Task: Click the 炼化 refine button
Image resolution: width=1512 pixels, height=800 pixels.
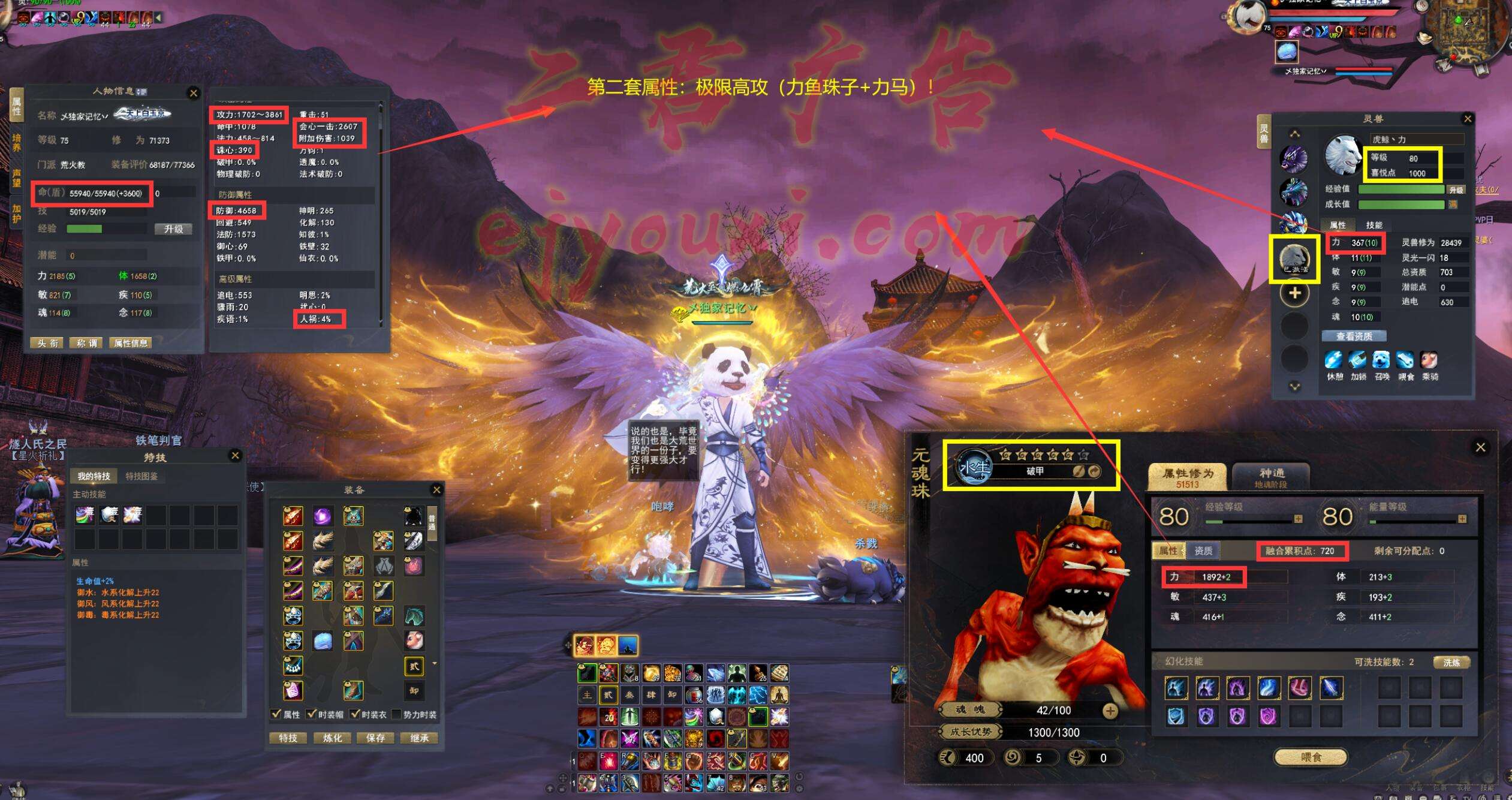Action: coord(332,738)
